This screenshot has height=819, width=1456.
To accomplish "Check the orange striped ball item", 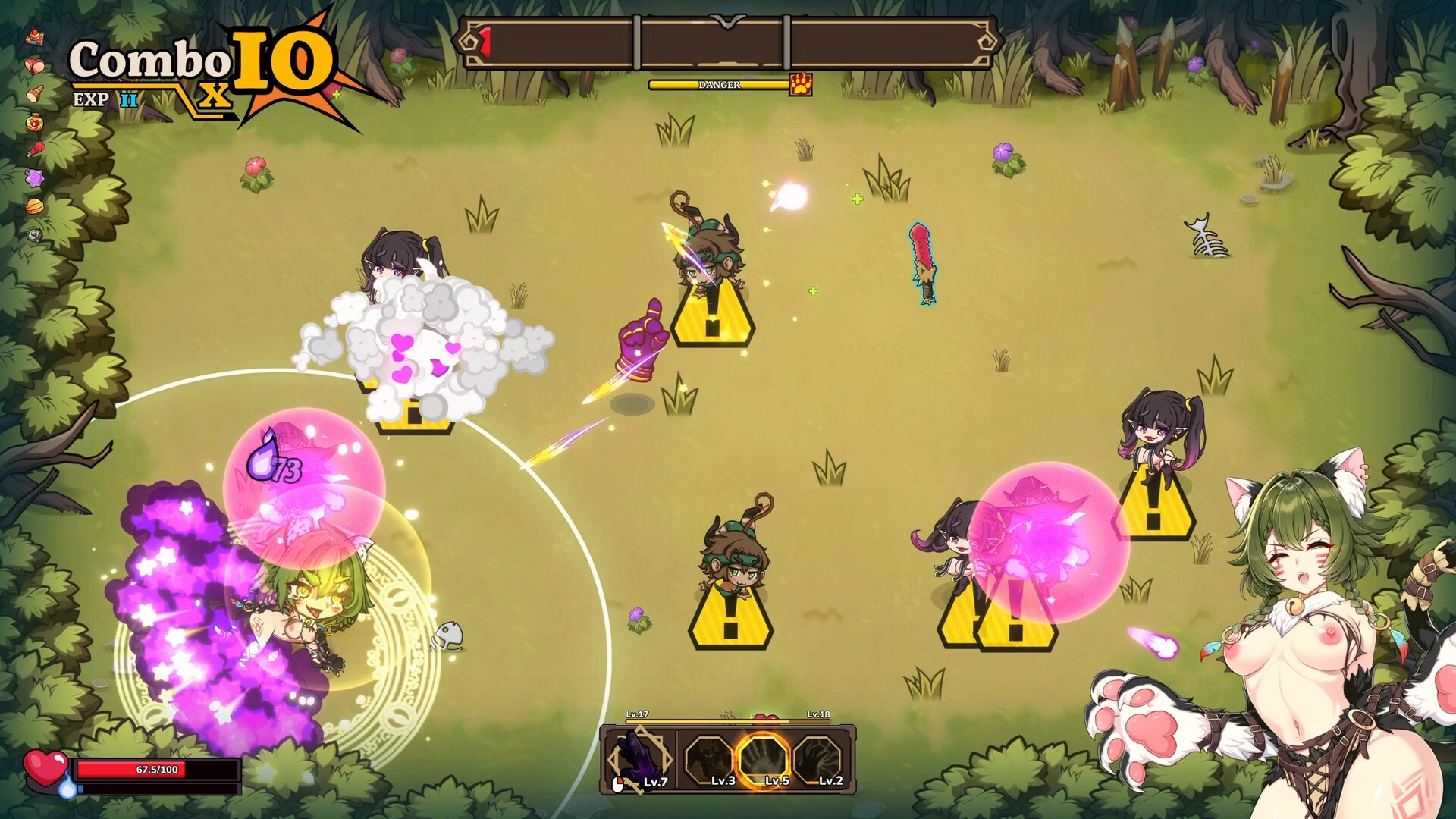I will click(x=34, y=206).
